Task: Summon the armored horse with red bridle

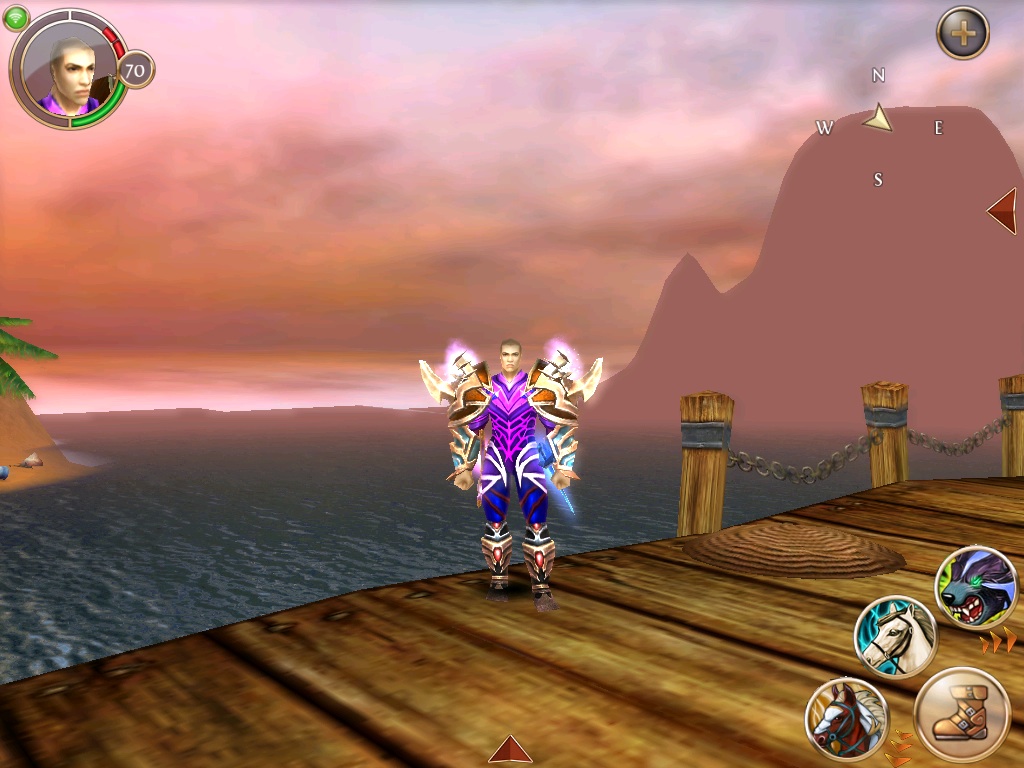Action: pos(846,718)
